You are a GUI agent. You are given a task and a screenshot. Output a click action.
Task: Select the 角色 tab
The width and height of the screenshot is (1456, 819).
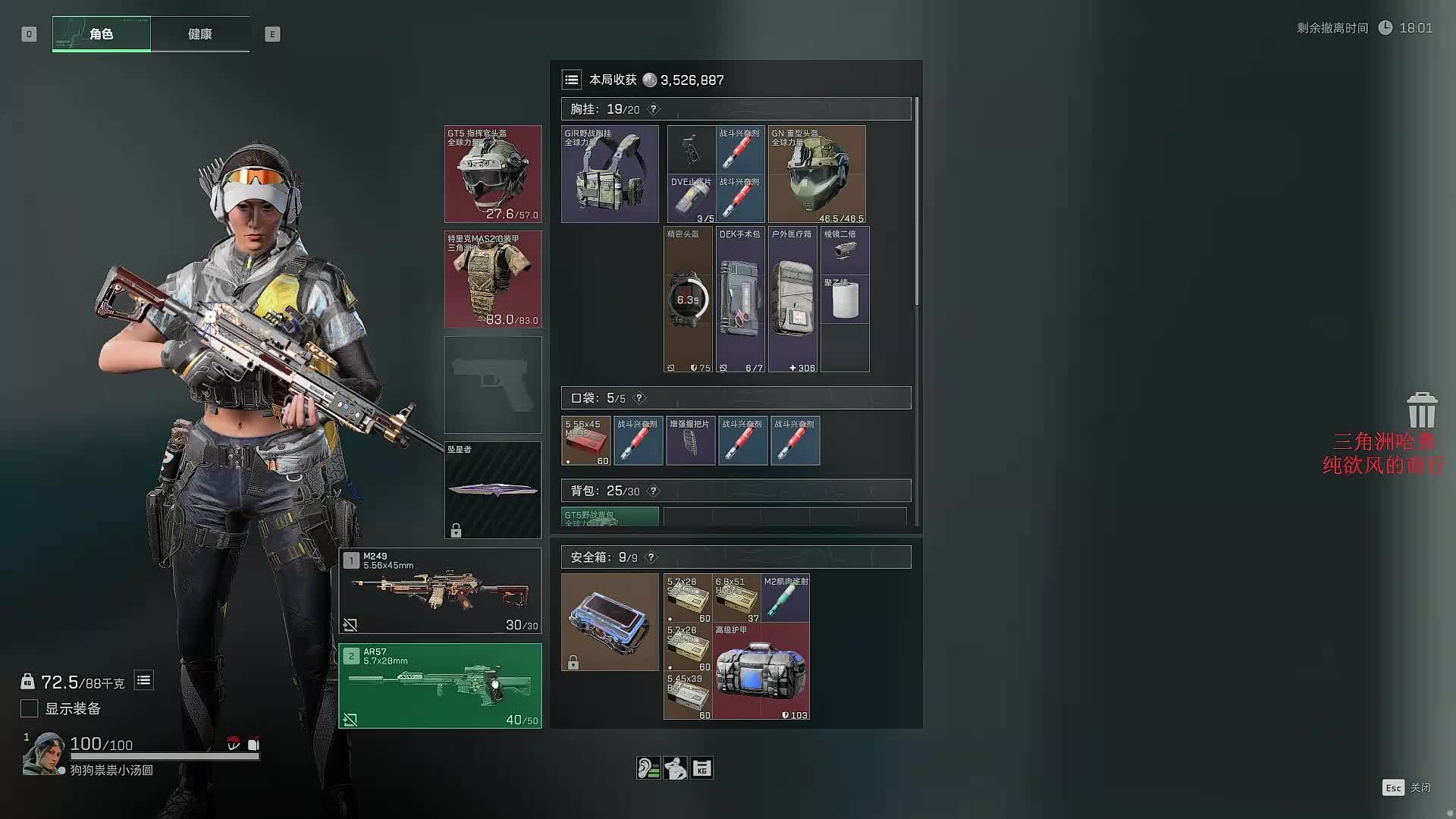tap(102, 34)
